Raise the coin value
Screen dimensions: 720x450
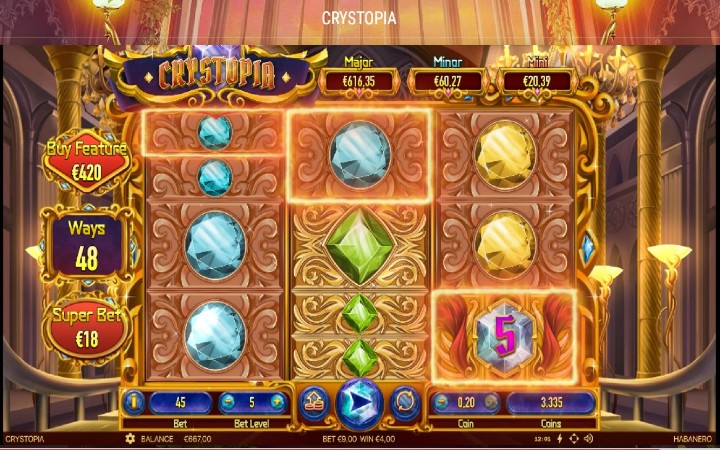point(491,403)
